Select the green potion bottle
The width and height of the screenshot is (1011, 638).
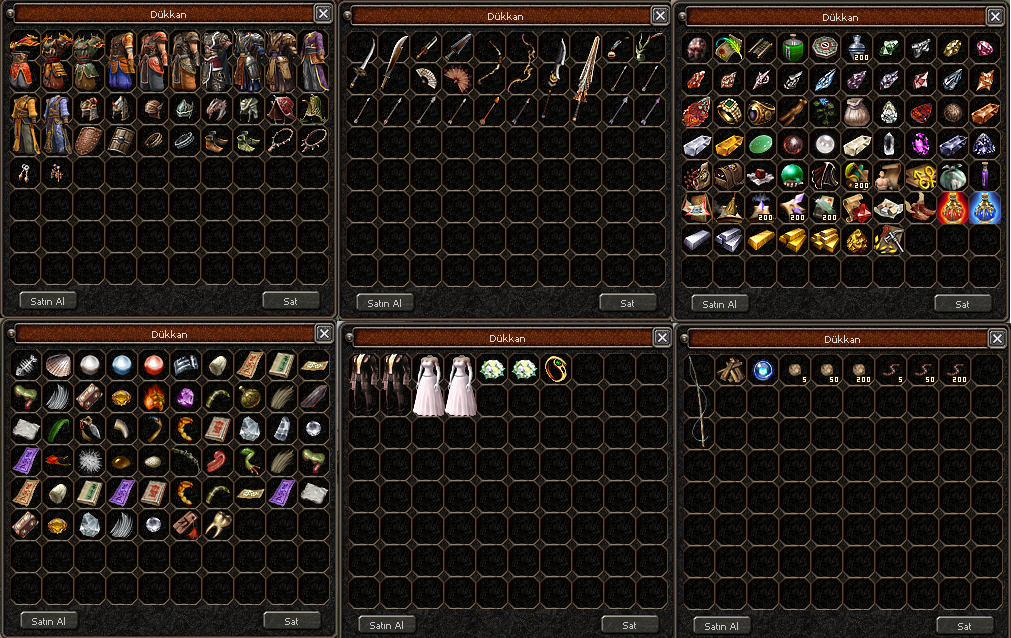click(793, 47)
